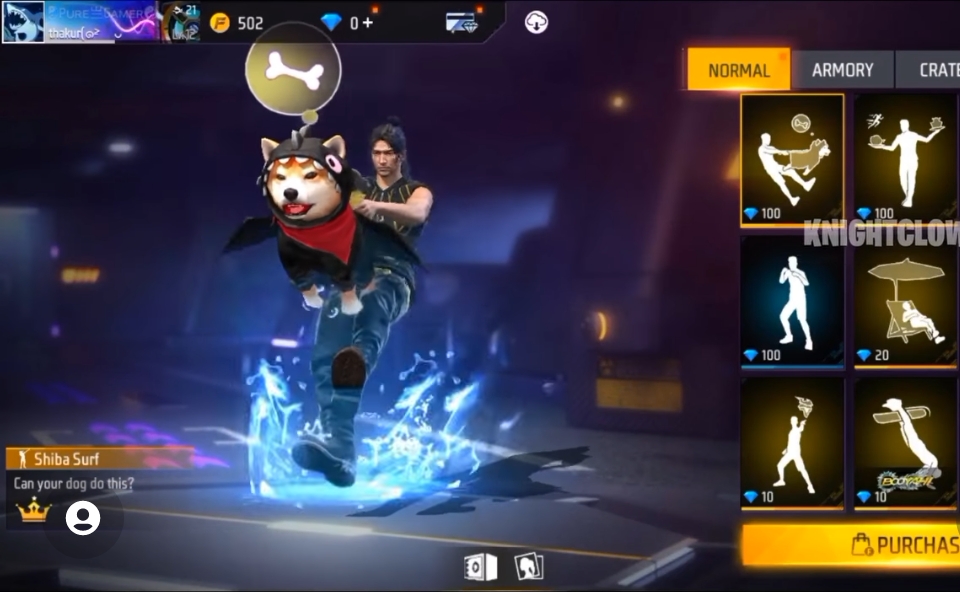Open the vault safe icon
The width and height of the screenshot is (960, 592).
(x=480, y=568)
